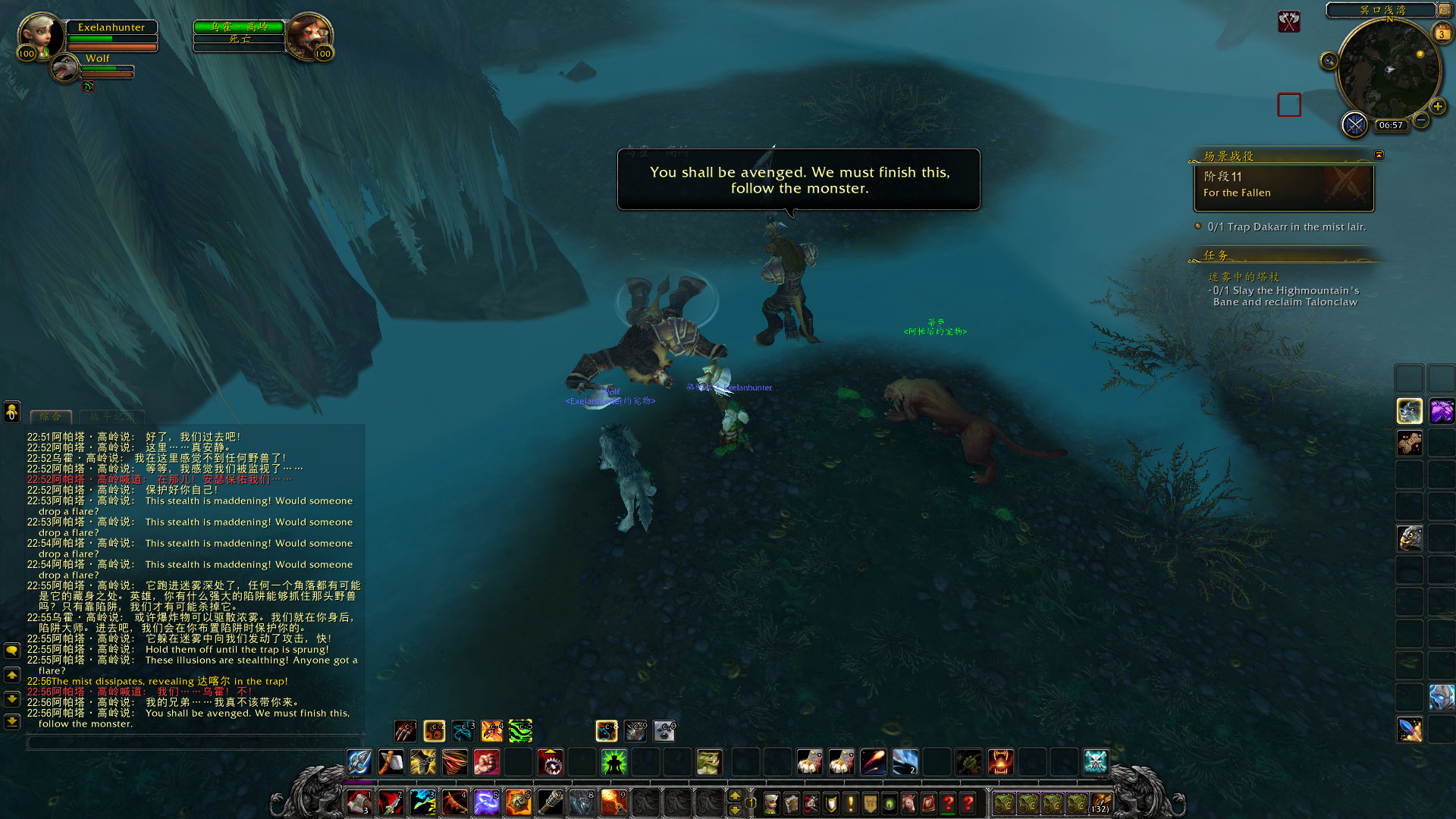Open the backpack showing 132 free slots

[x=1100, y=802]
